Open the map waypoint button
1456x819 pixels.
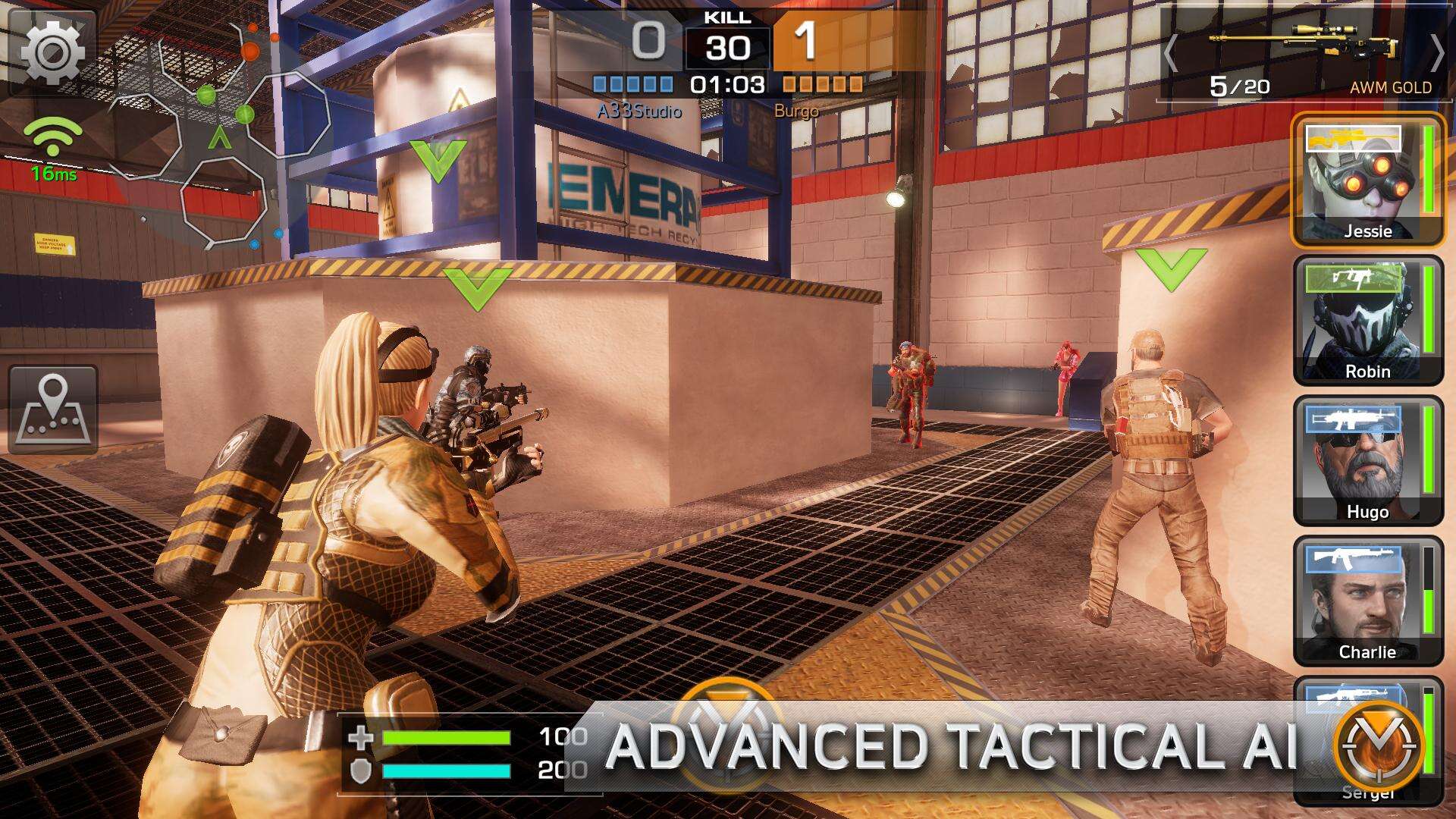point(53,409)
